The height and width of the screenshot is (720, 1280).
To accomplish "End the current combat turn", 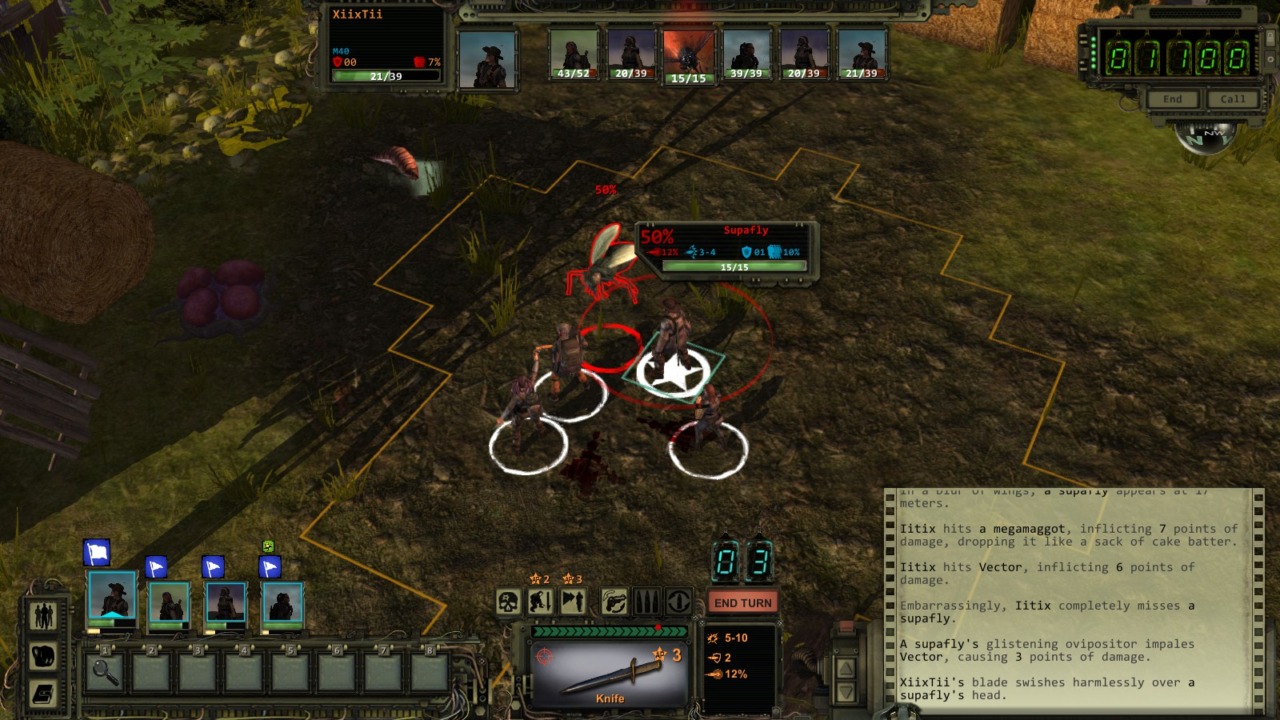I will tap(742, 603).
